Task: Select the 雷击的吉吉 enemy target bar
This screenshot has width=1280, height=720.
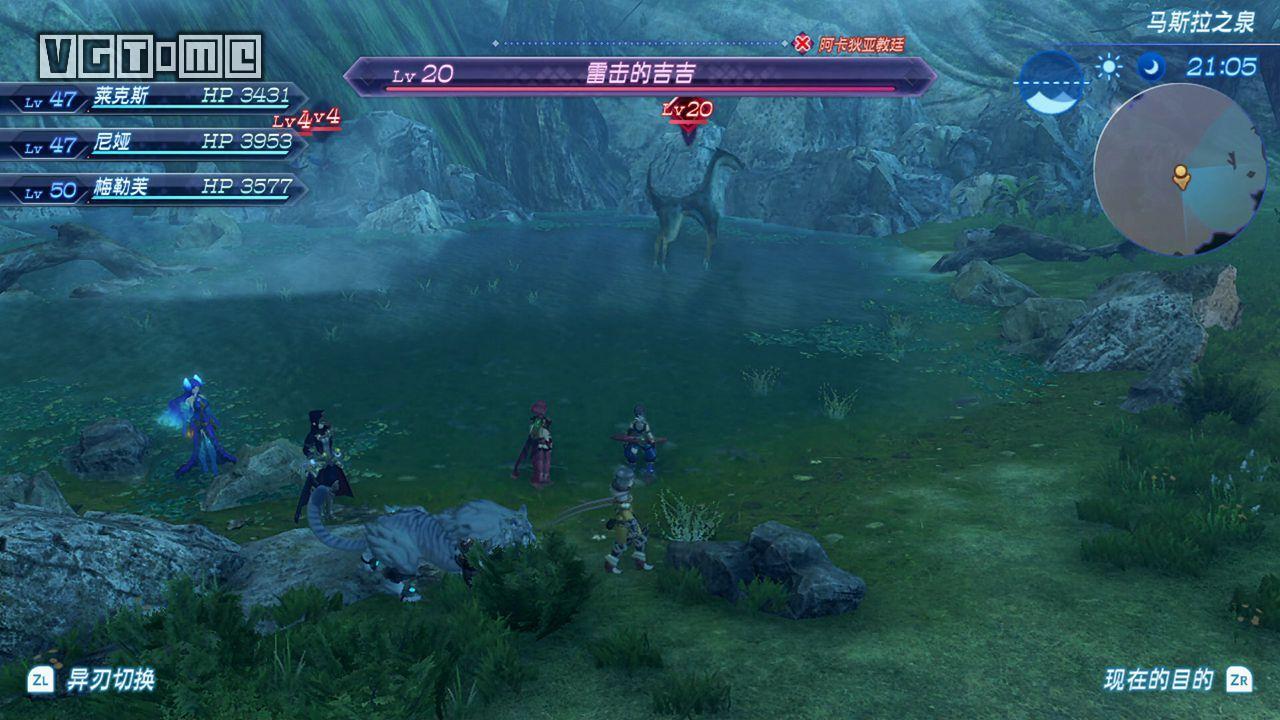Action: pyautogui.click(x=640, y=75)
